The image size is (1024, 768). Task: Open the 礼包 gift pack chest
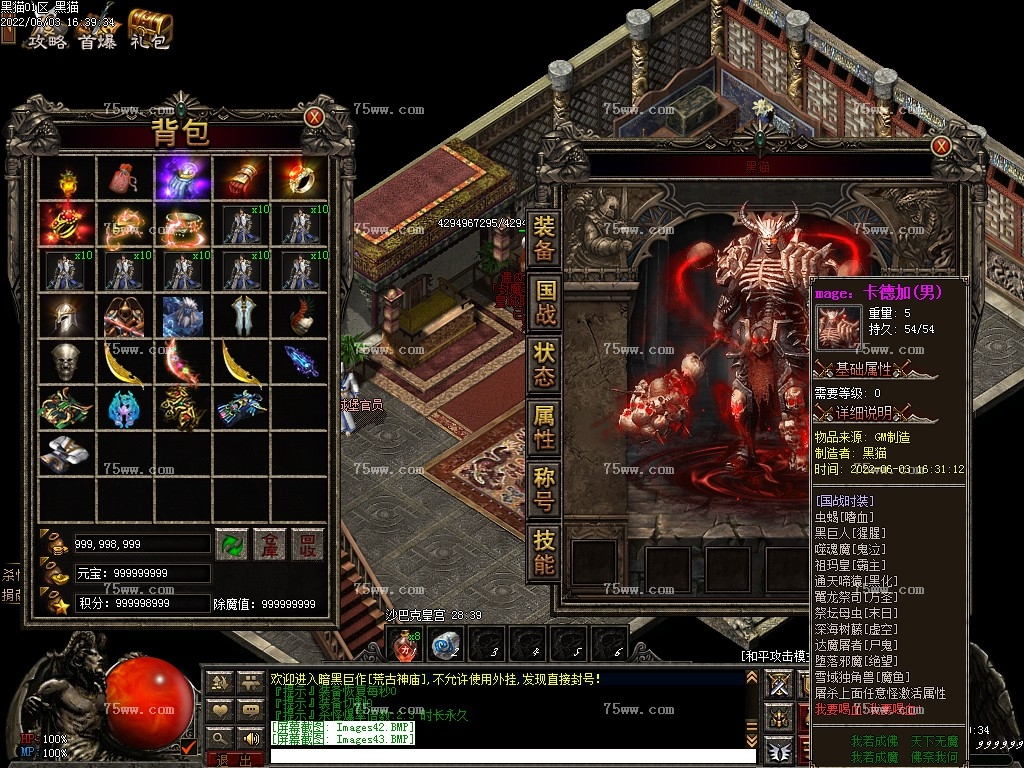150,28
